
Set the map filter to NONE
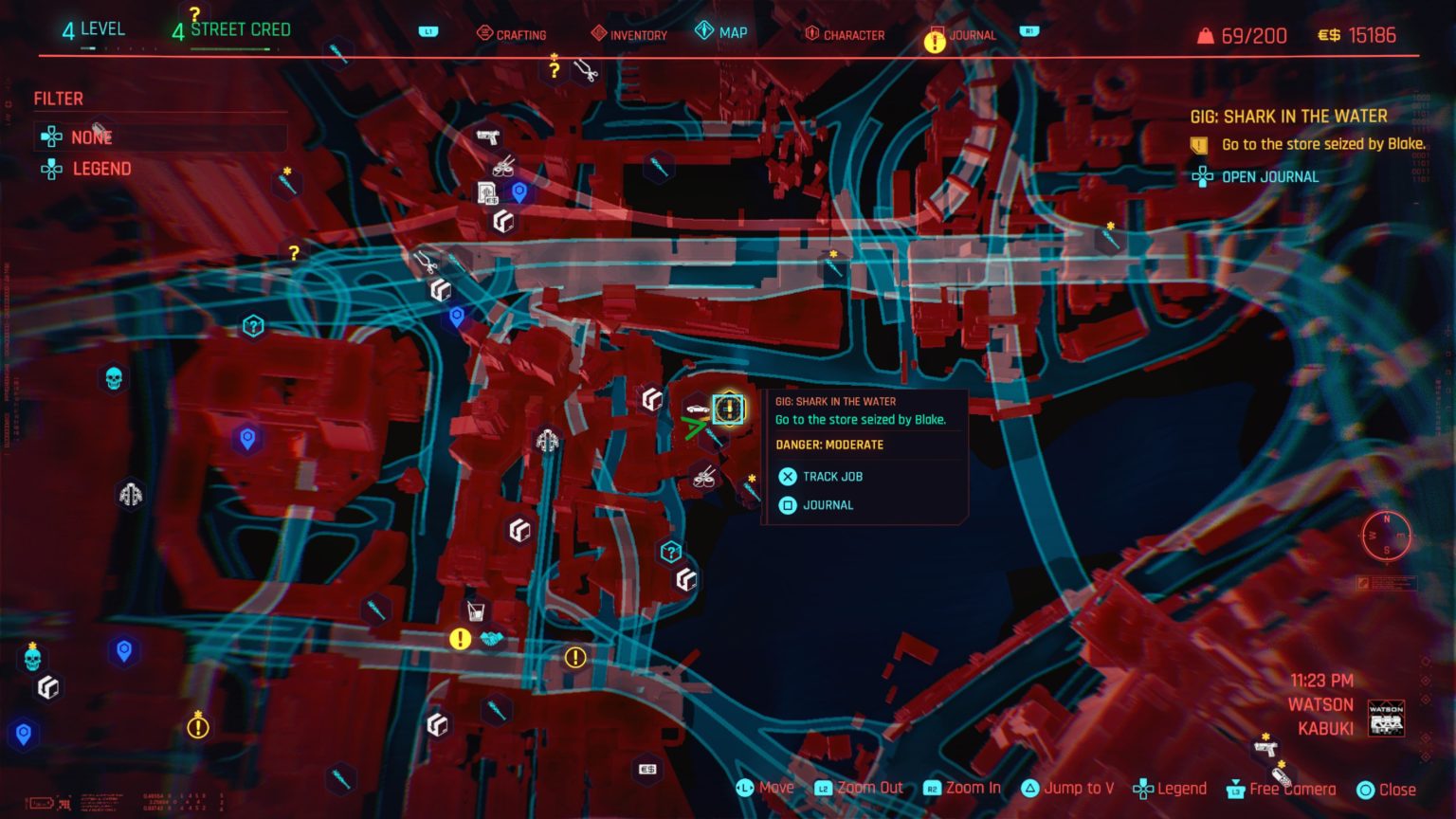click(x=91, y=136)
